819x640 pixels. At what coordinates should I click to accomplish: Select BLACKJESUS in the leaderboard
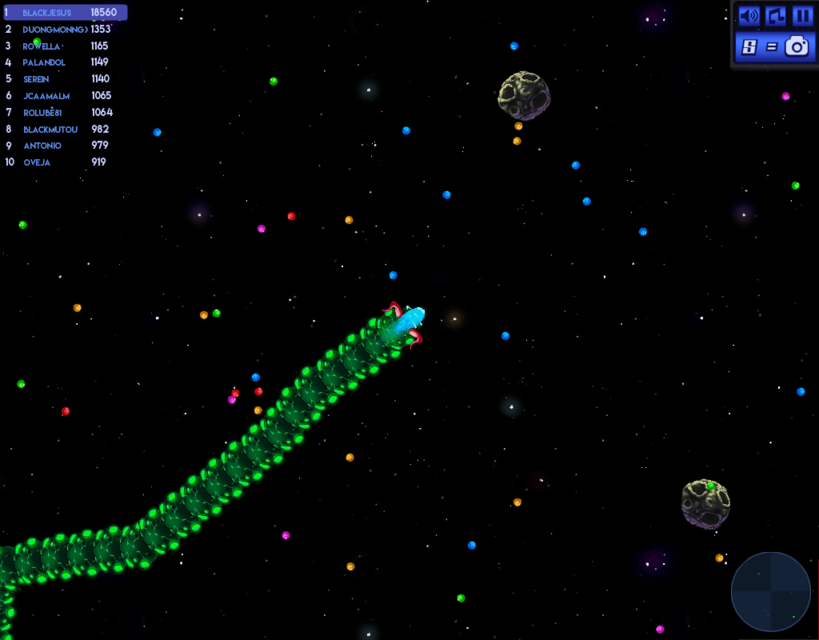coord(65,12)
